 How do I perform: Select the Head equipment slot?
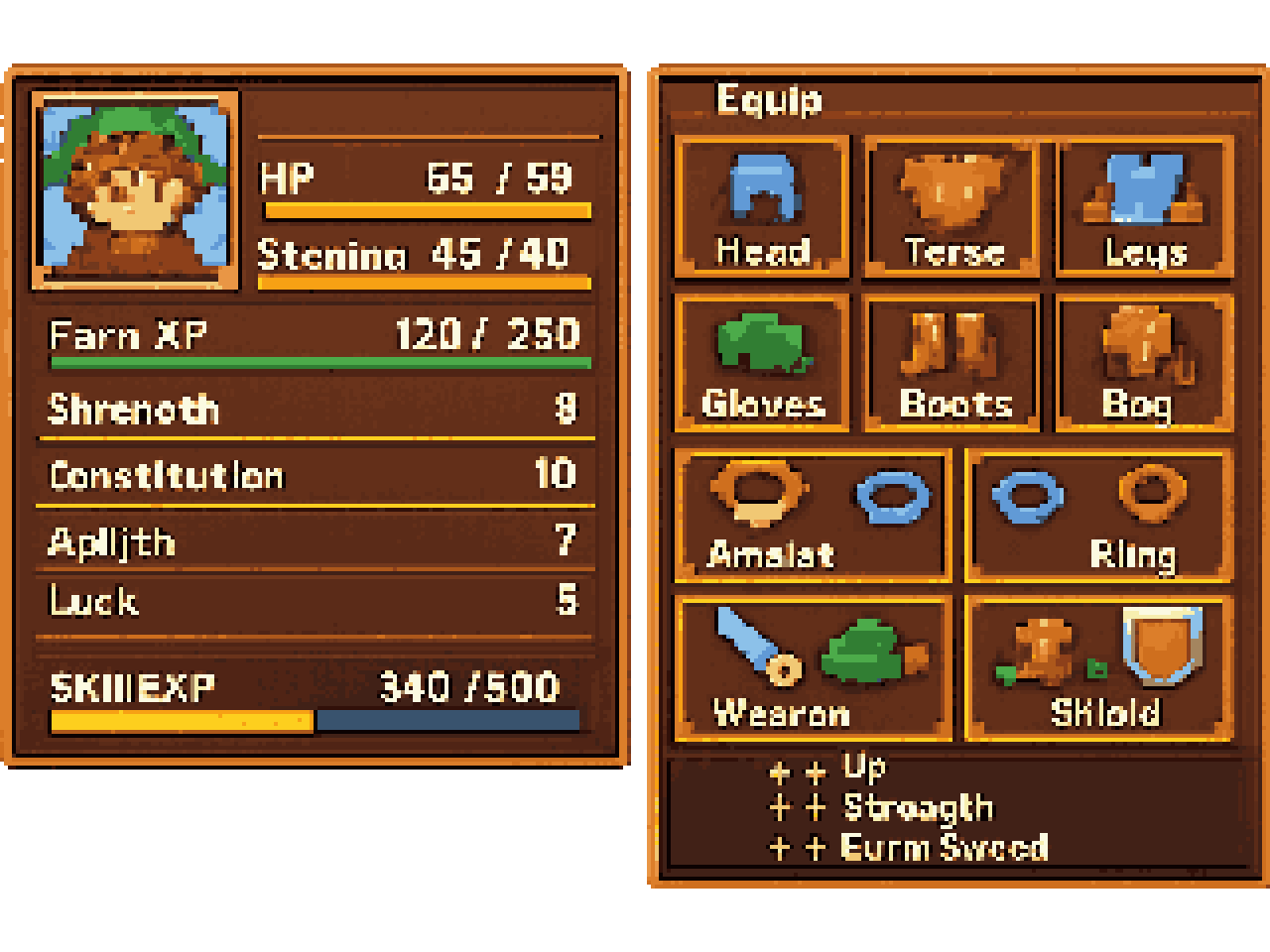[762, 207]
